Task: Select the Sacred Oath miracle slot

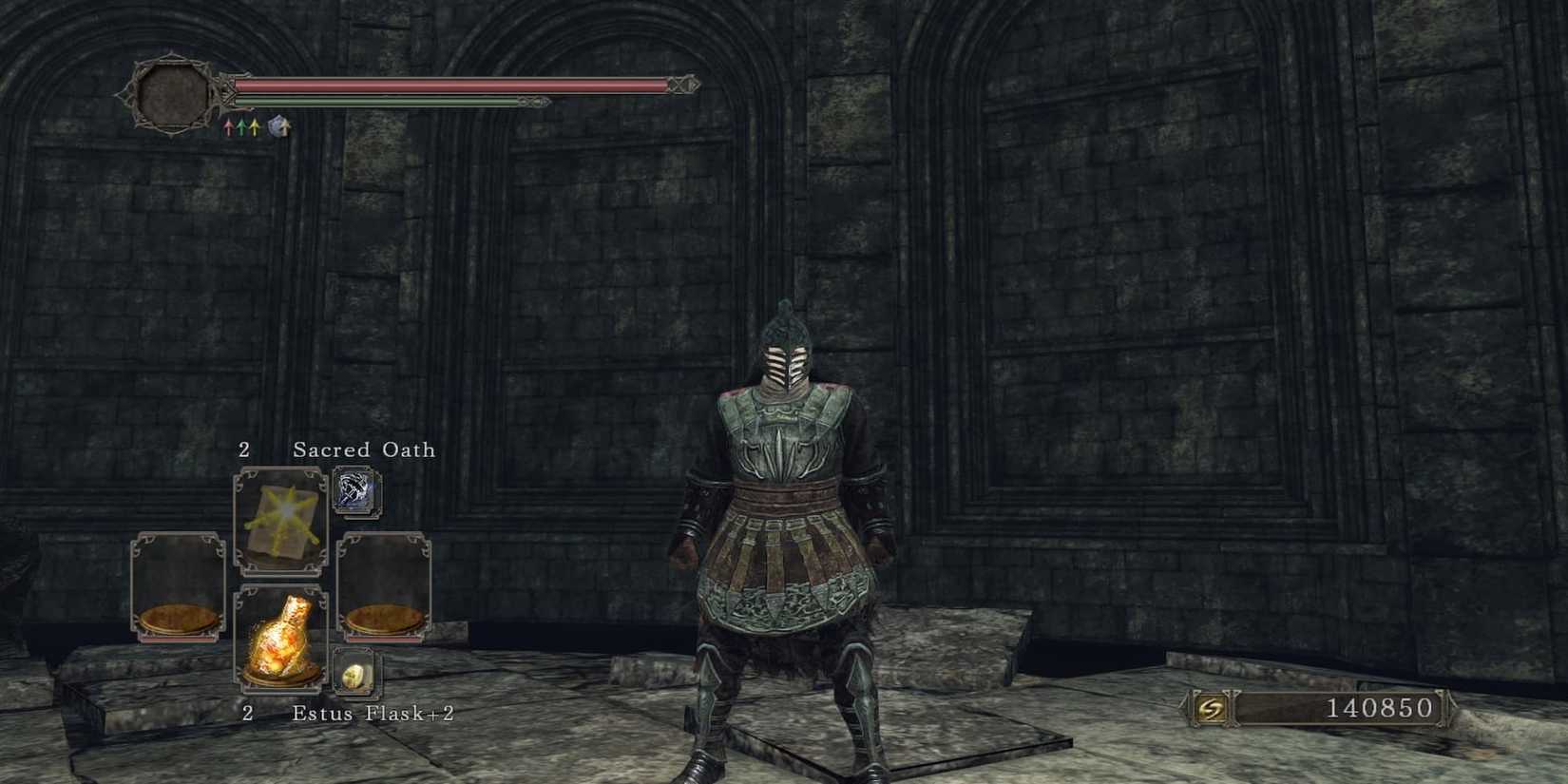Action: click(x=281, y=520)
